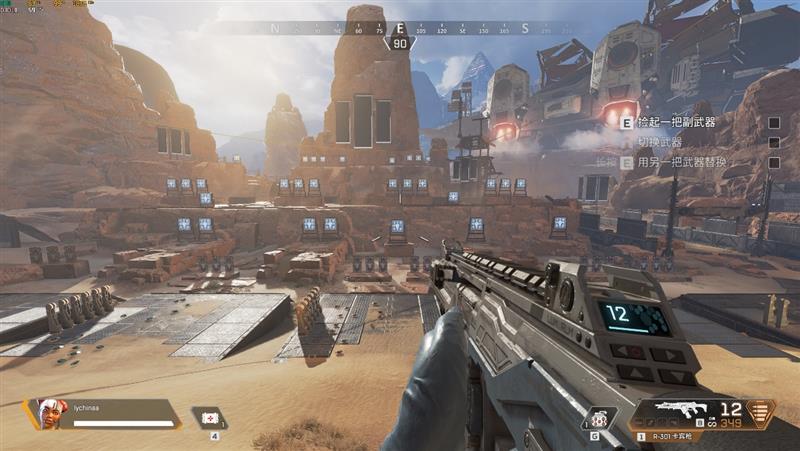This screenshot has height=451, width=800.
Task: Tick the checkbox beside 切換武器
Action: 773,142
